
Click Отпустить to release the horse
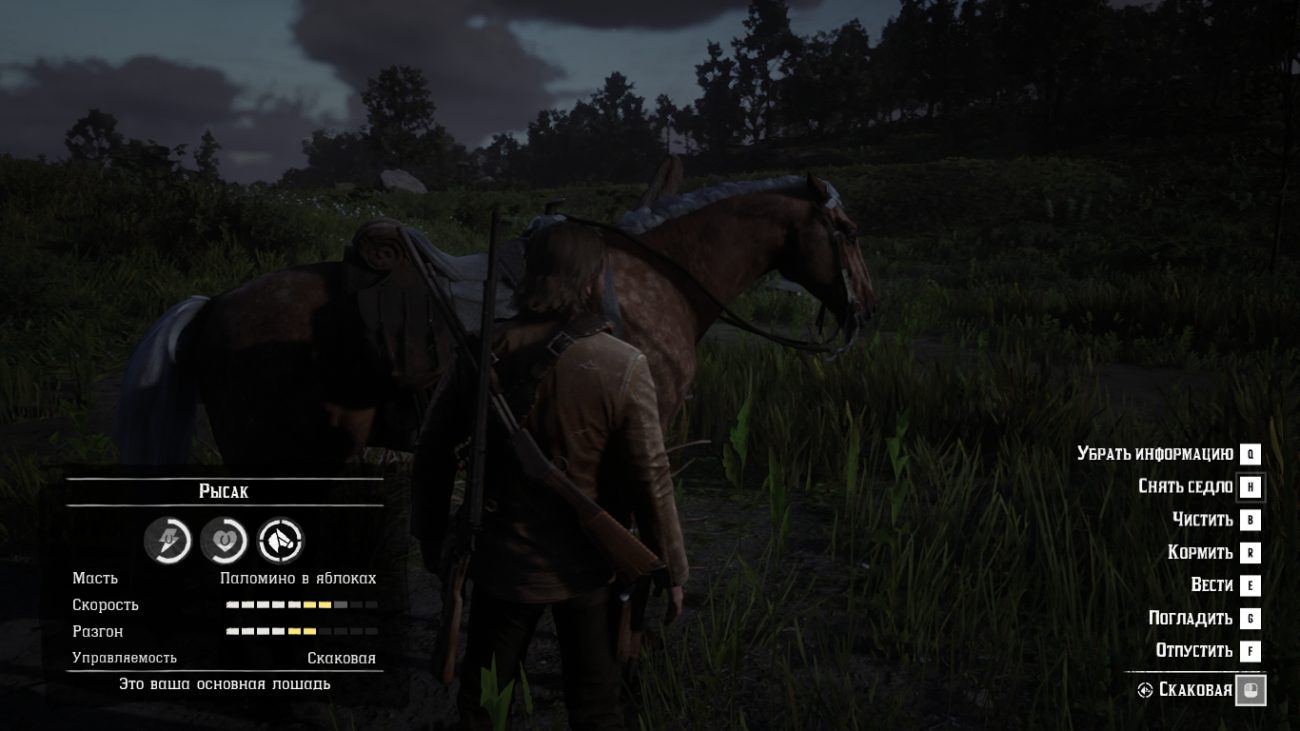click(x=1197, y=649)
